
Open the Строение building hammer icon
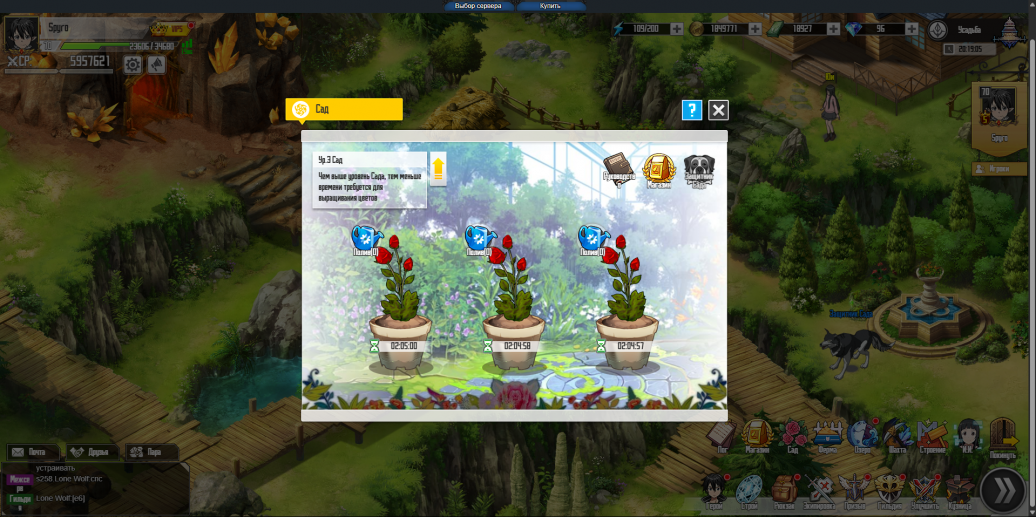coord(932,435)
